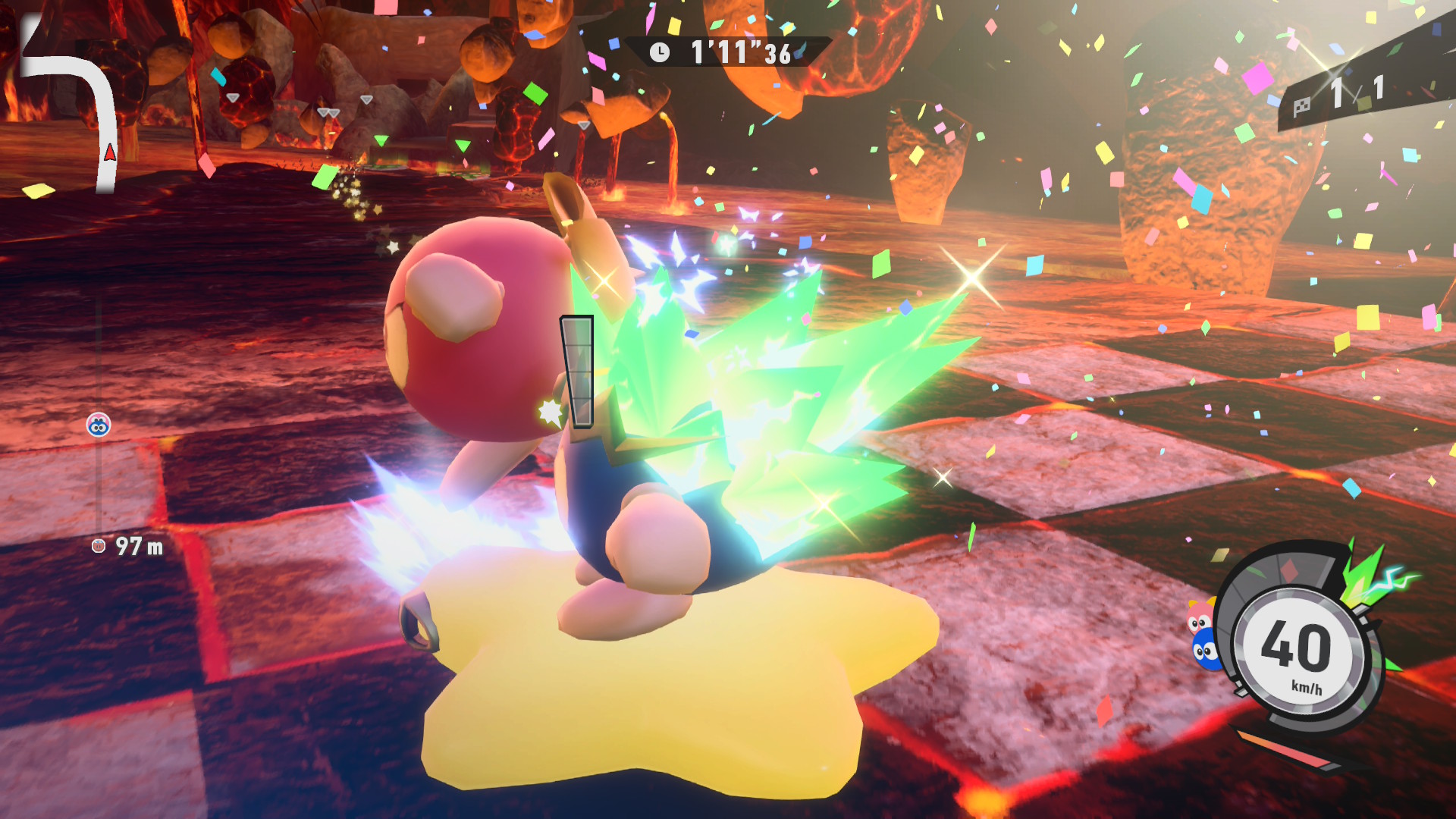Click the rival racer icon on the distance tracker
The height and width of the screenshot is (819, 1456).
[x=99, y=425]
